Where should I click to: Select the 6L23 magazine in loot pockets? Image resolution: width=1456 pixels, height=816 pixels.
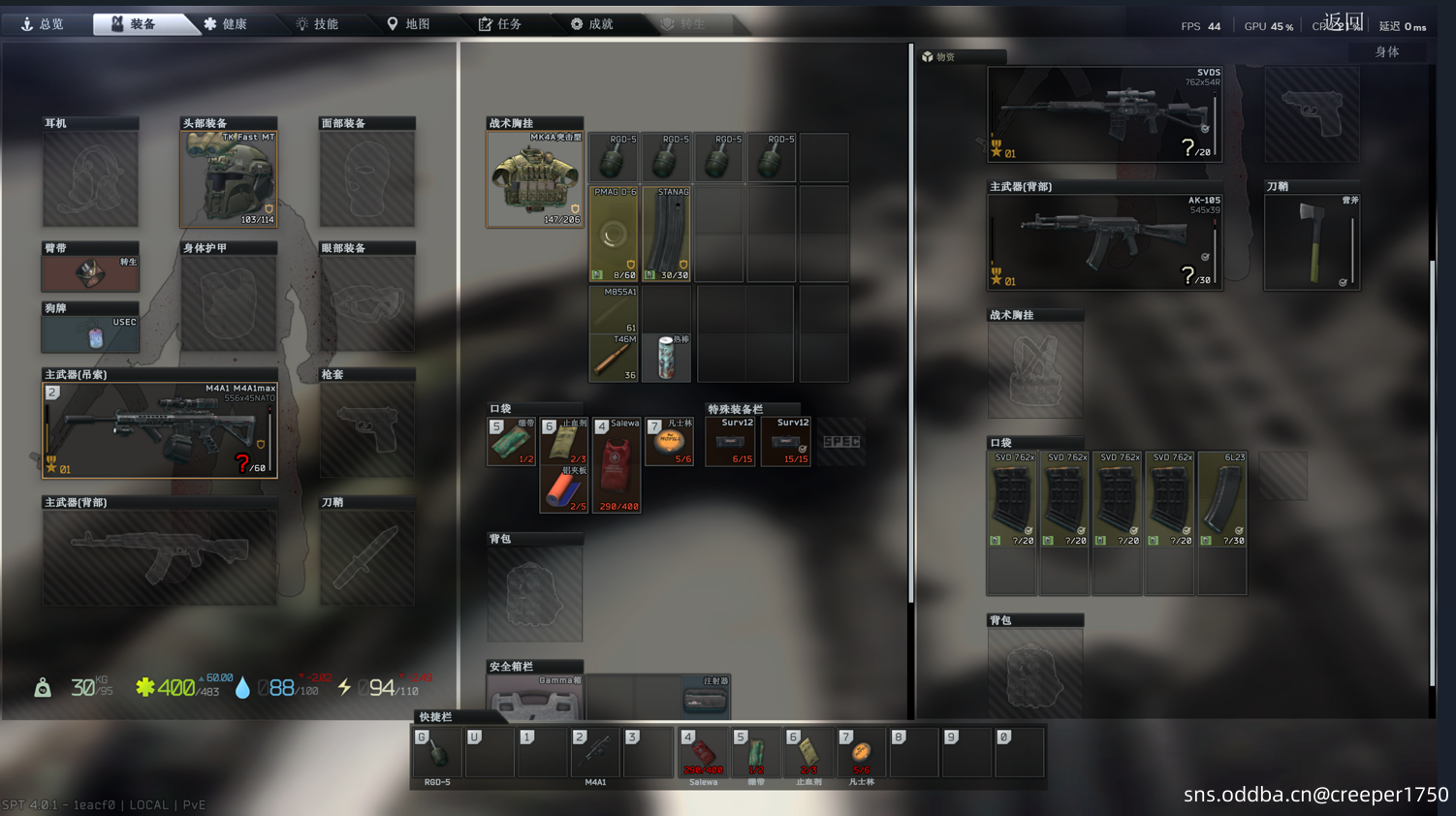tap(1222, 502)
